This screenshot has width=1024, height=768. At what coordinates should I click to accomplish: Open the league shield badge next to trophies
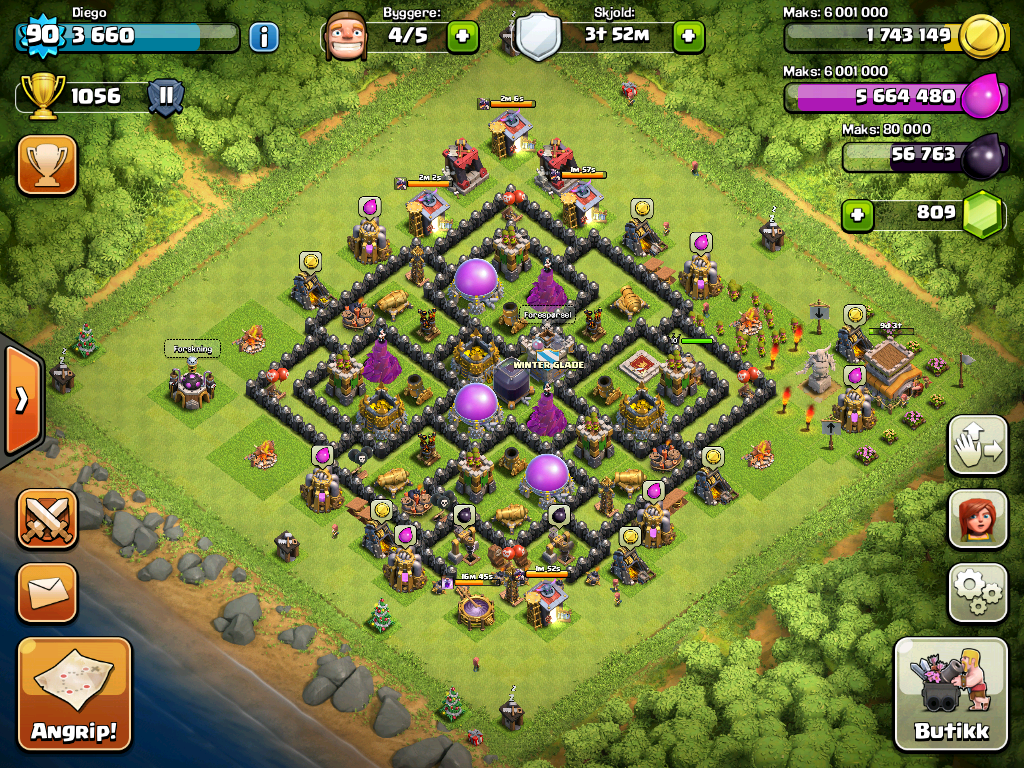165,97
